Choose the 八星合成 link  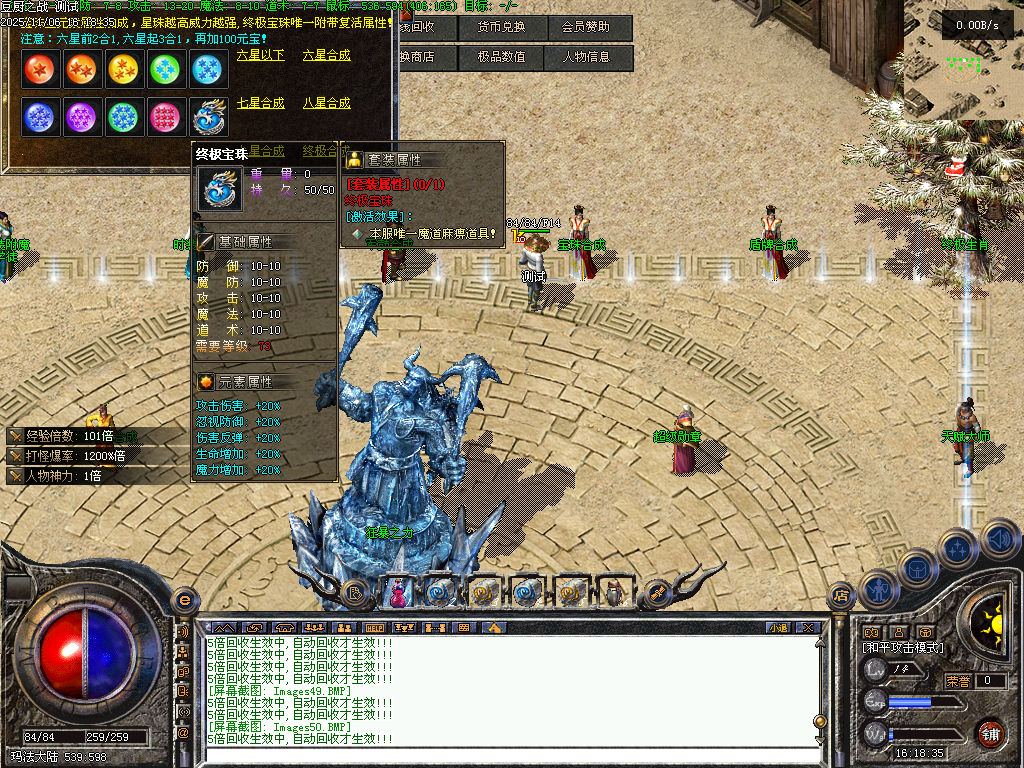327,103
